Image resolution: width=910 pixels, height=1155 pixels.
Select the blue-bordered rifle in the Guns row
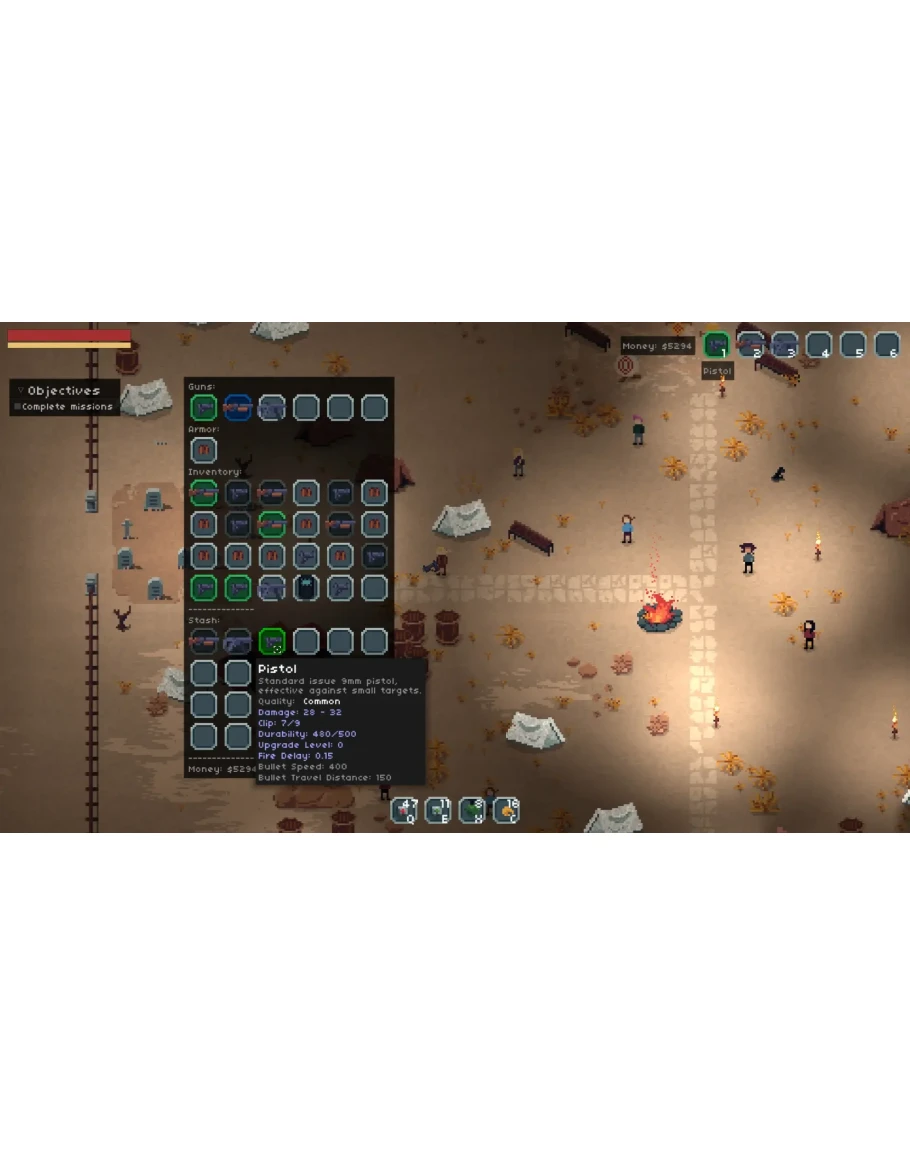238,408
